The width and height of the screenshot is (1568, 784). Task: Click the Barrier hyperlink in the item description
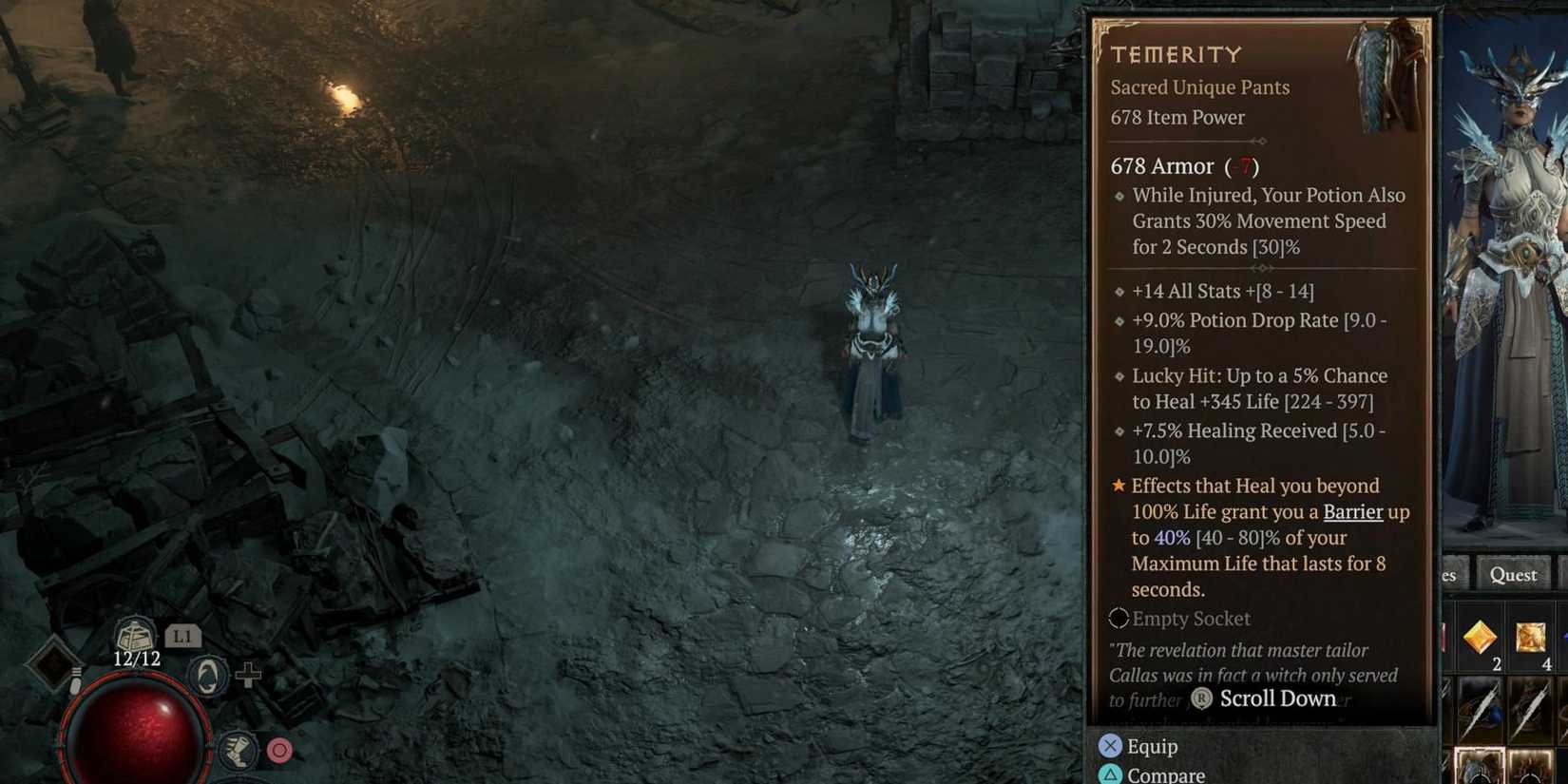point(1353,512)
